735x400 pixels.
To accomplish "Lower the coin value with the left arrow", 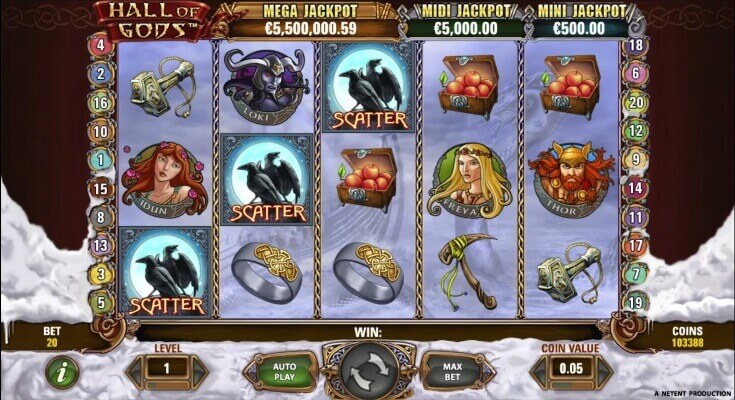I will point(539,372).
